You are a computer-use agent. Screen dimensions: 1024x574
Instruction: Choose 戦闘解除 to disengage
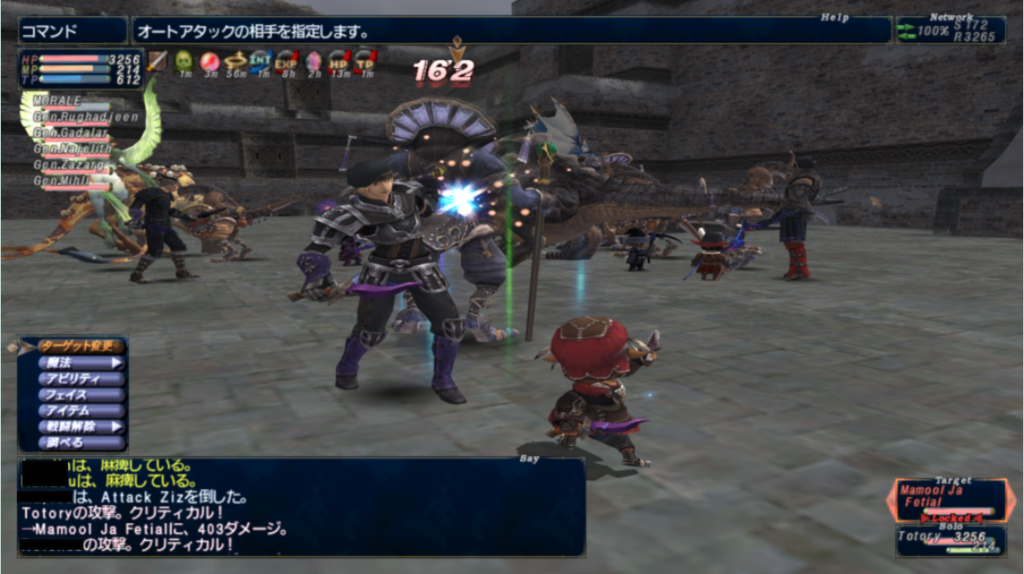pos(79,426)
